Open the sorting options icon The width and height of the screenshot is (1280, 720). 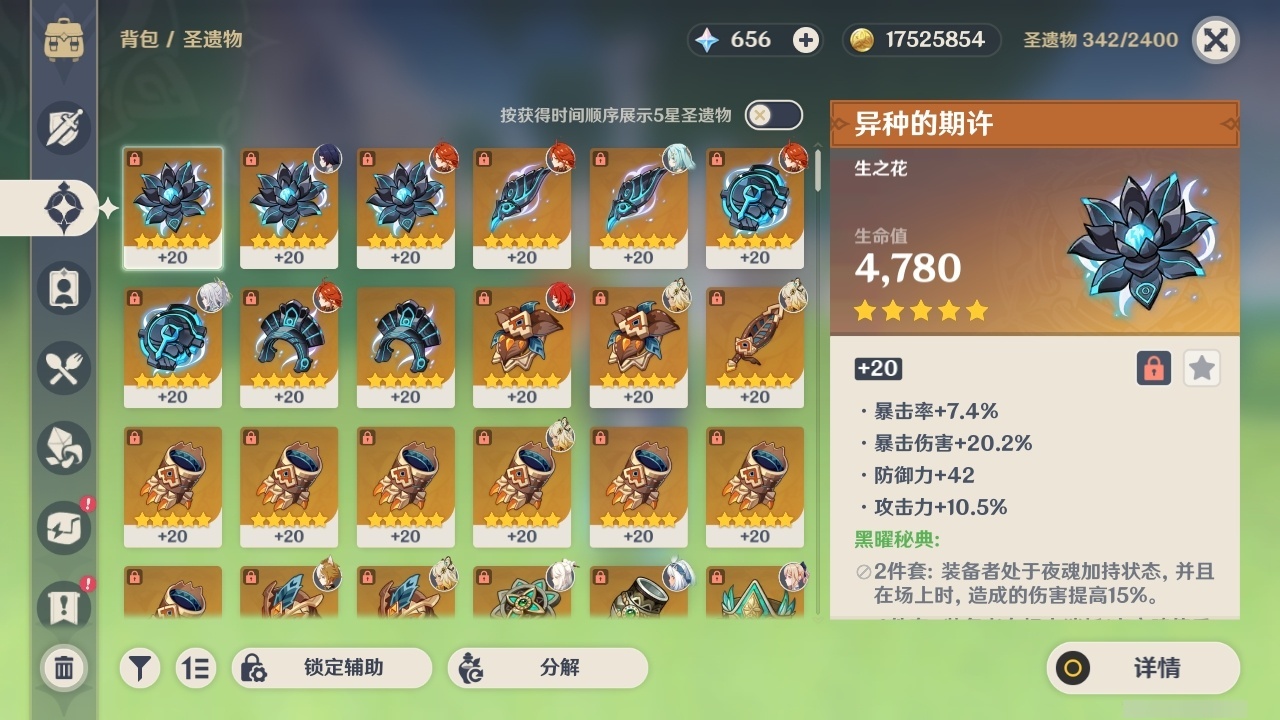(x=197, y=668)
